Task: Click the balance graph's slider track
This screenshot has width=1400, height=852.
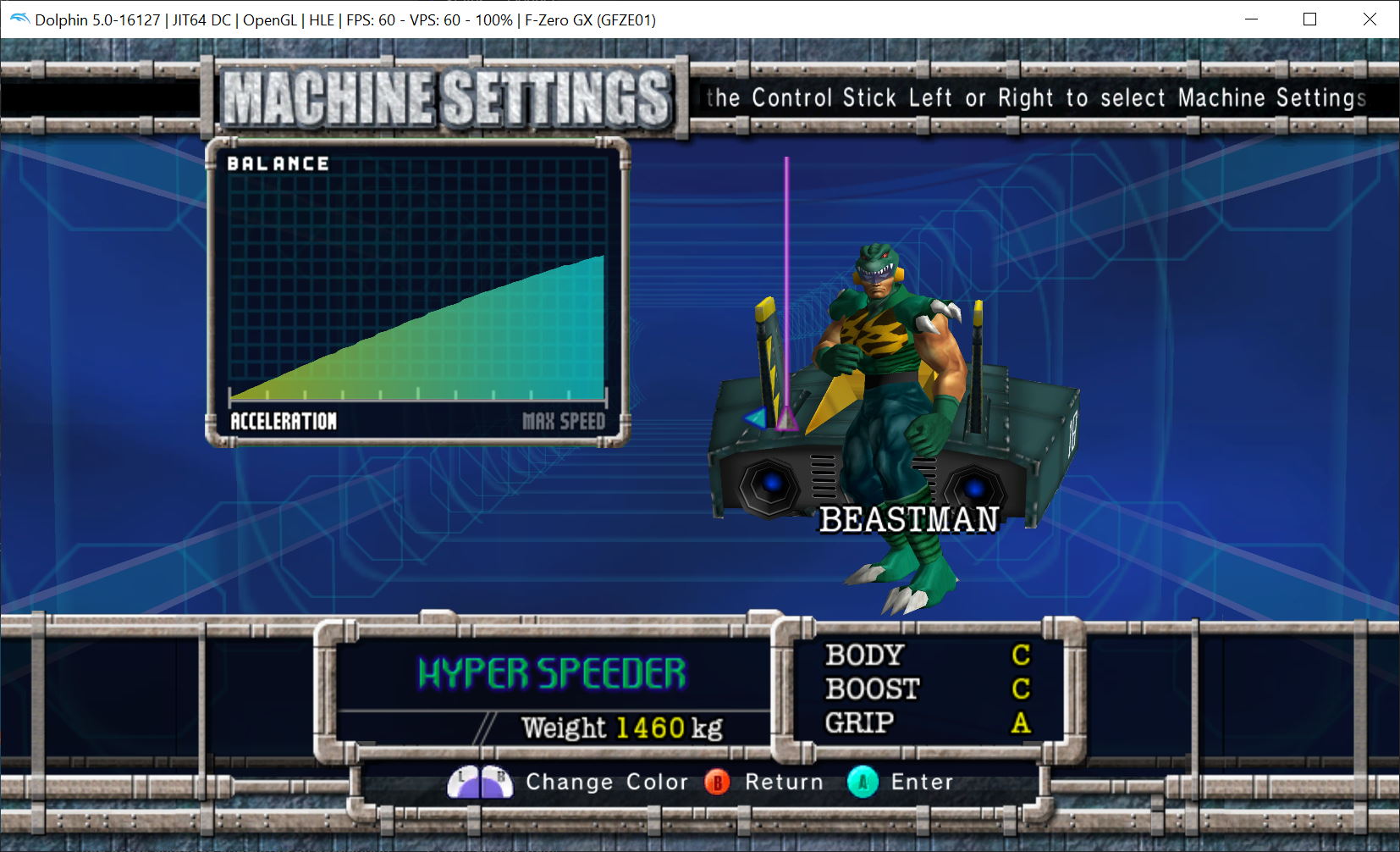Action: 417,396
